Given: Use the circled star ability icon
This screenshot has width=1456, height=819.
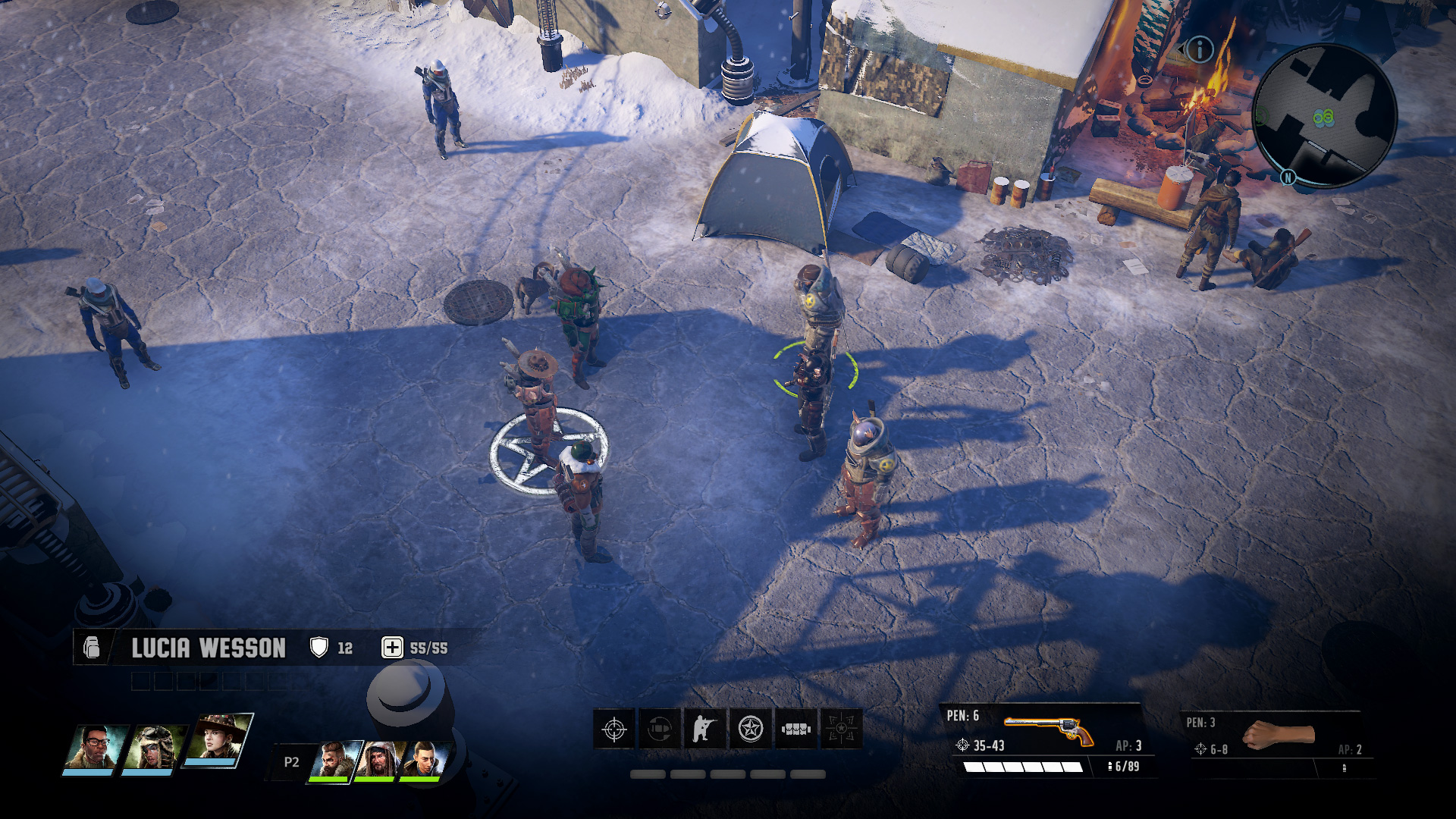Looking at the screenshot, I should pyautogui.click(x=751, y=730).
